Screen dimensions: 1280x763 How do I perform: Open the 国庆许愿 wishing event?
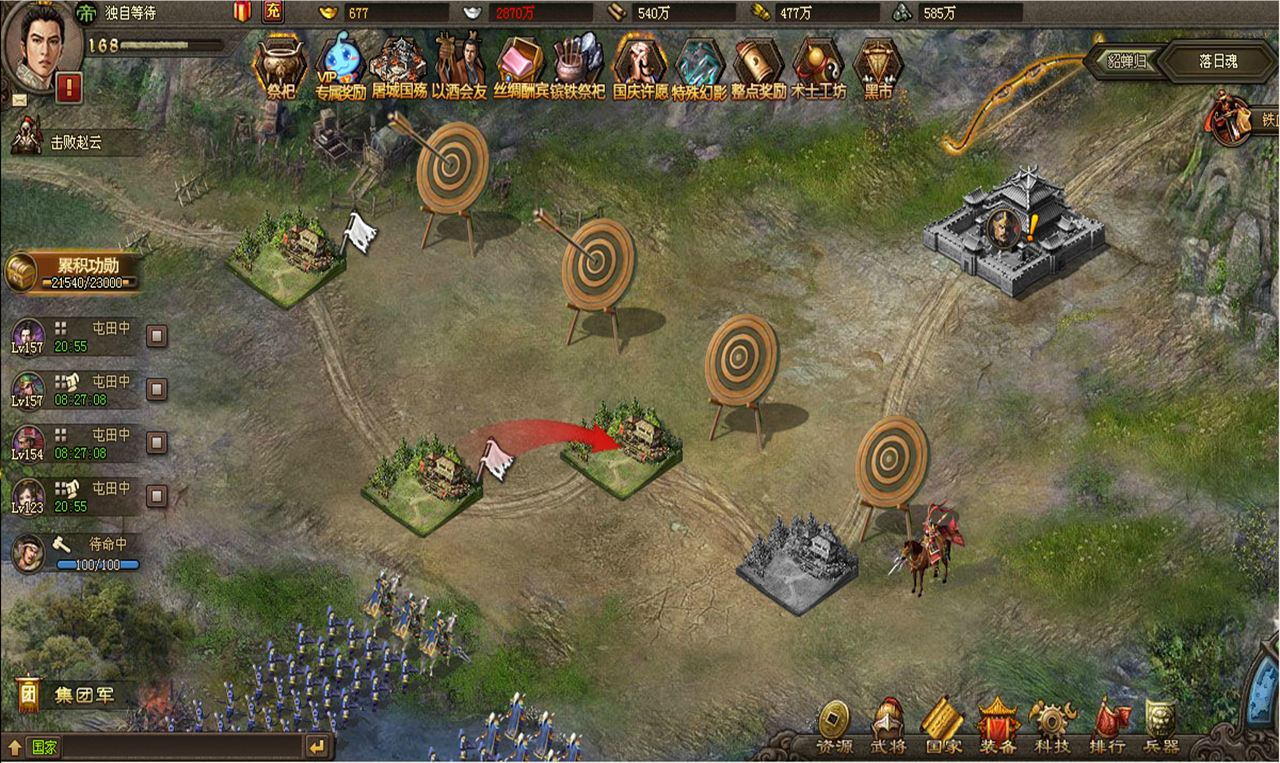(640, 66)
